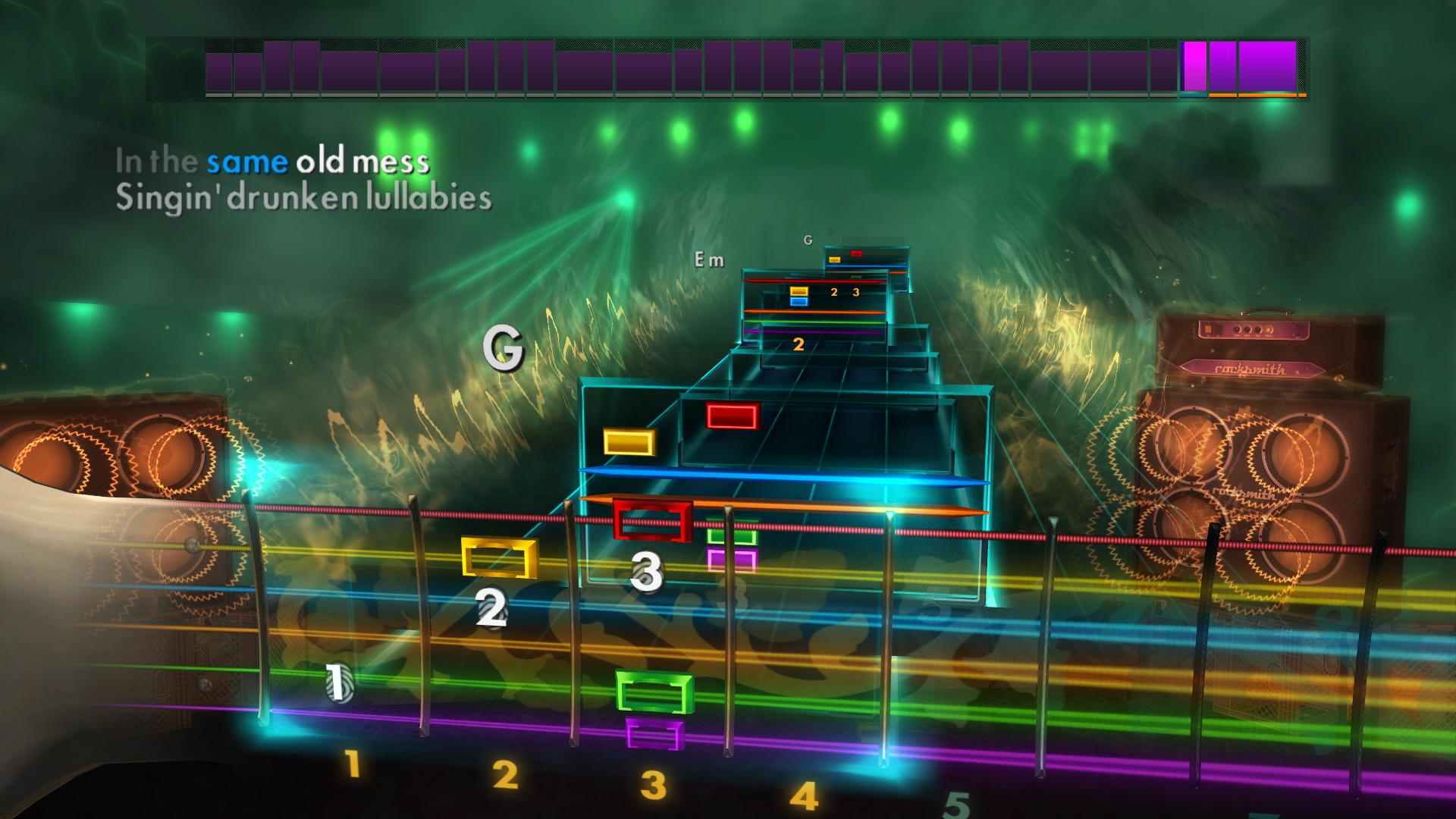The height and width of the screenshot is (819, 1456).
Task: Click the blue note inside the Em chord box
Action: coord(798,303)
